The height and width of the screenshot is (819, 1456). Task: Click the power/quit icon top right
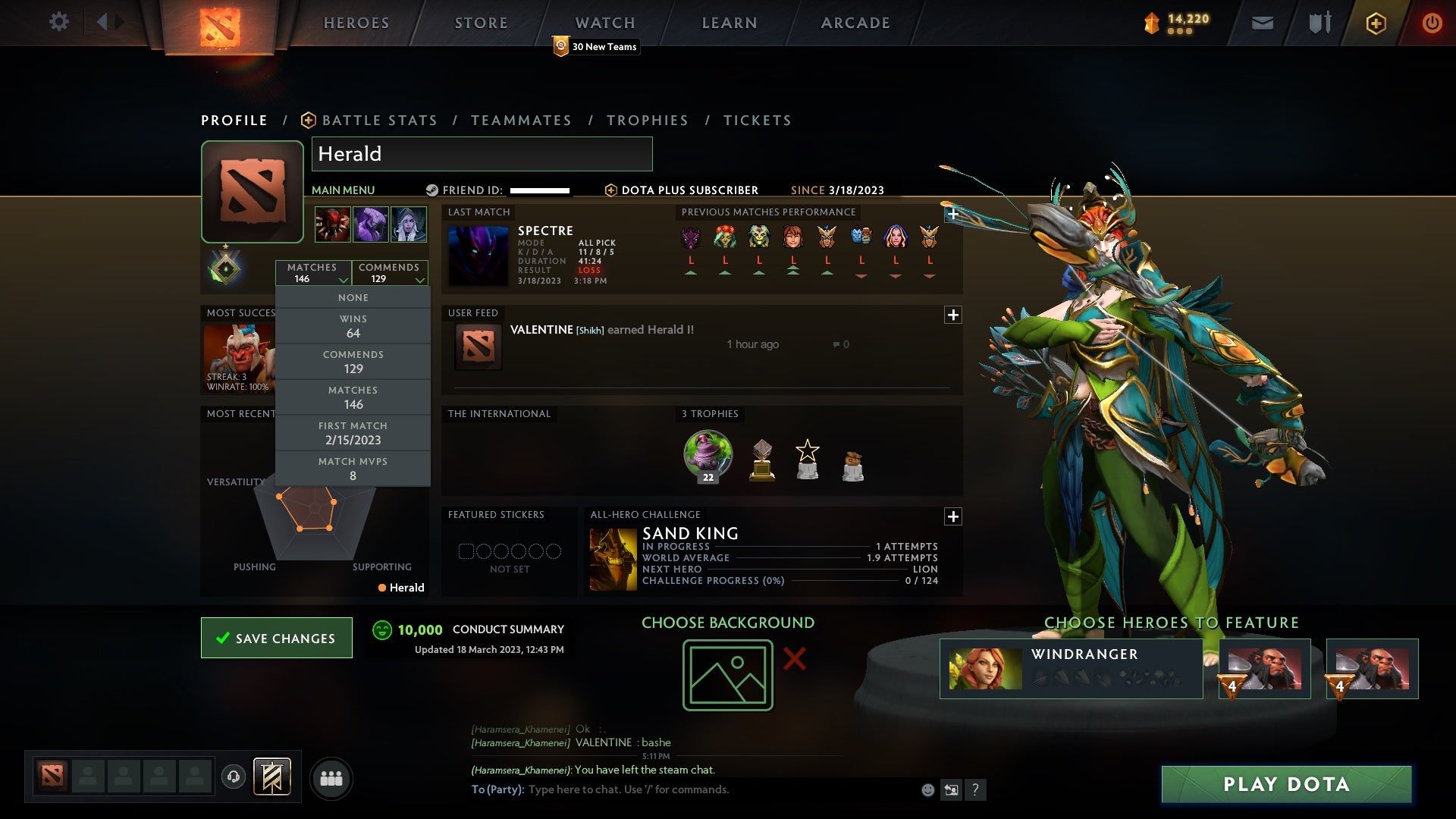click(1432, 23)
